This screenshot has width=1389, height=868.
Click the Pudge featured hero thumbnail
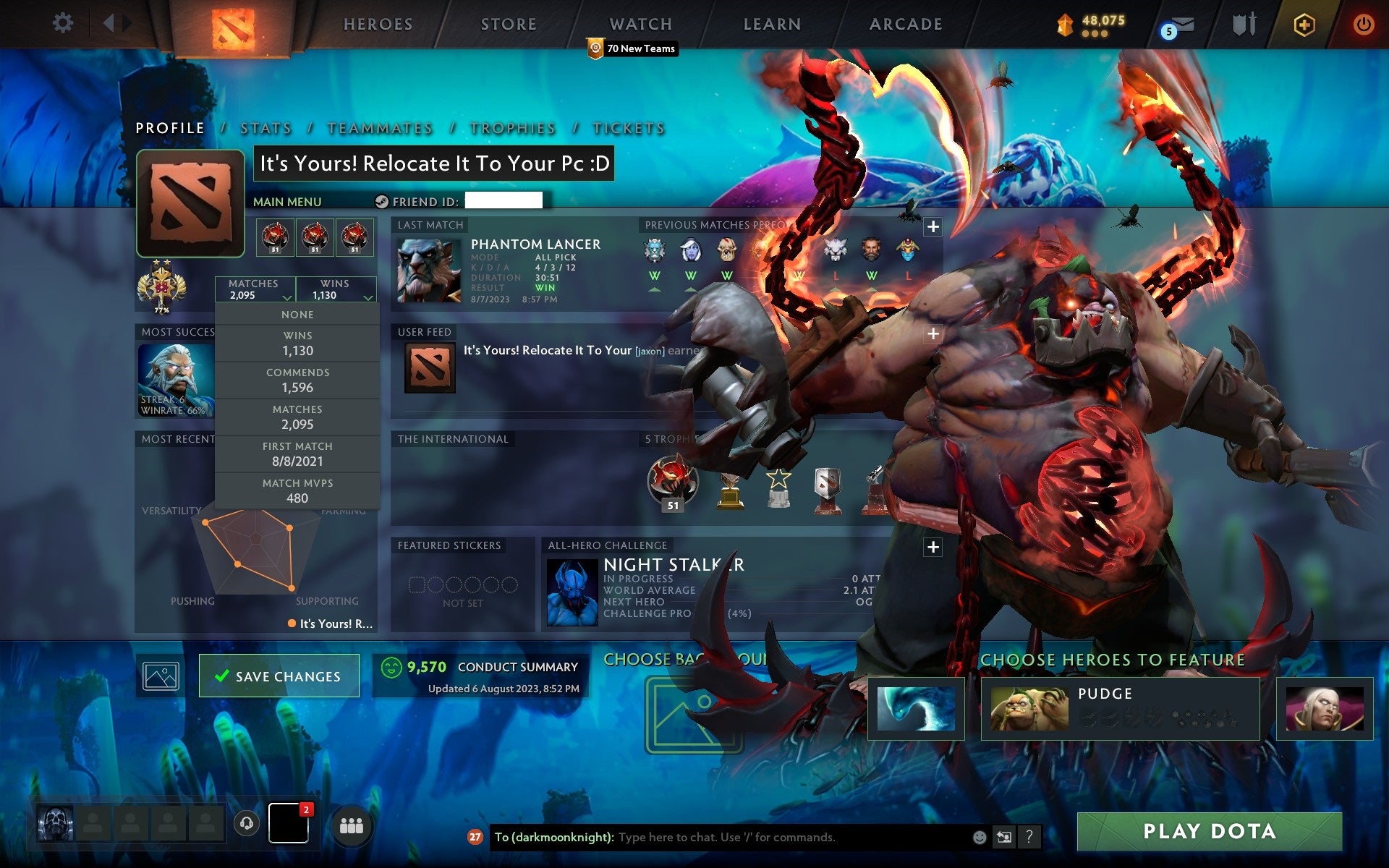[1027, 707]
